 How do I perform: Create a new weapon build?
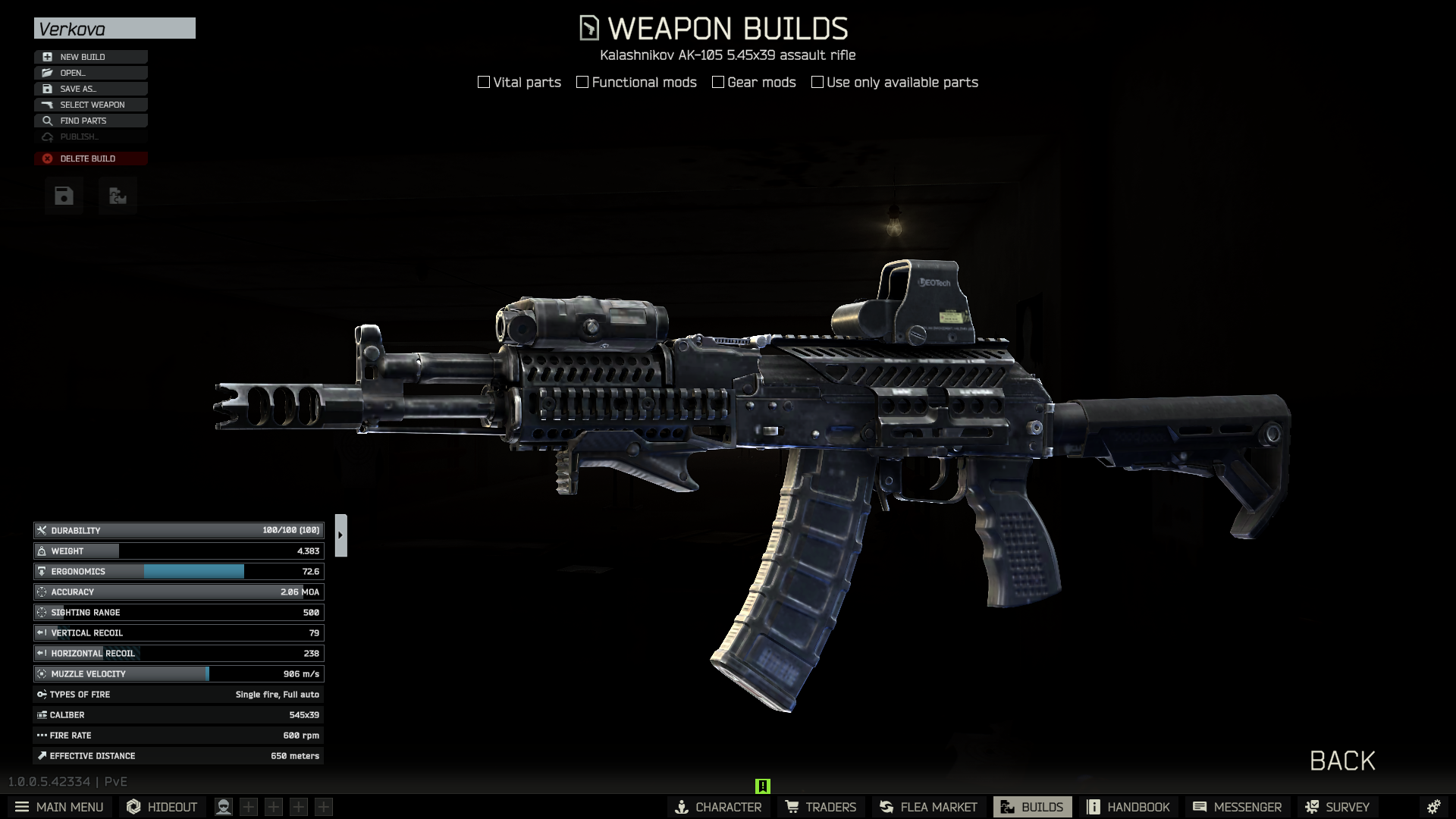click(x=90, y=57)
